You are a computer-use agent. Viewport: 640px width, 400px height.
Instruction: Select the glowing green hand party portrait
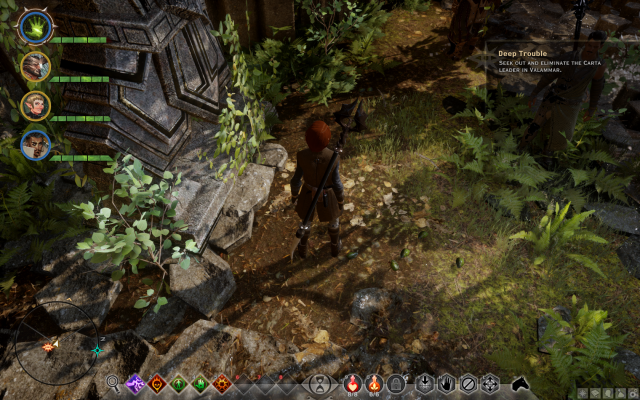point(36,26)
